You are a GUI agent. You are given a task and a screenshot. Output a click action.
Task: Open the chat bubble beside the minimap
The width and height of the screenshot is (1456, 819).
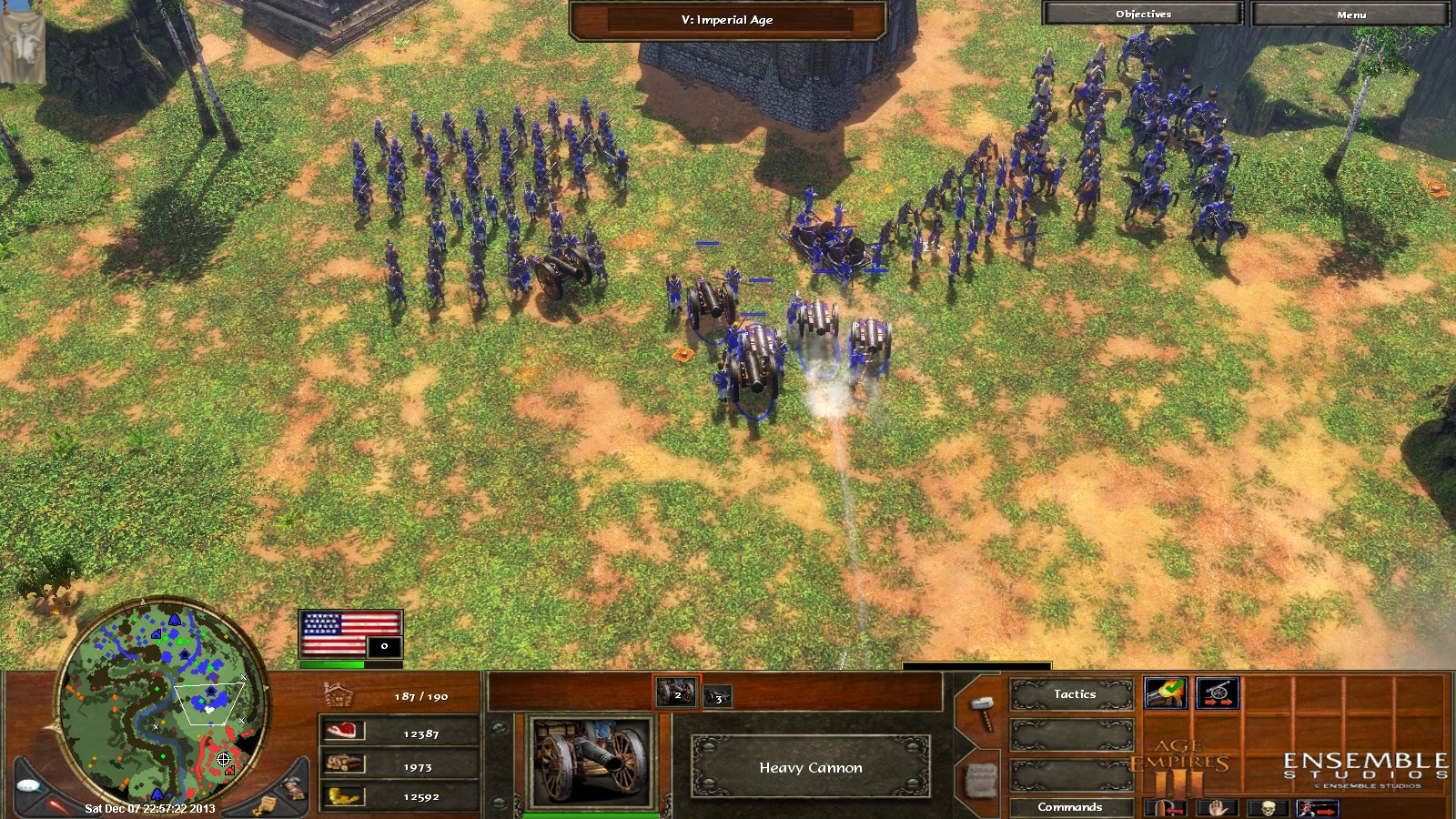coord(28,785)
